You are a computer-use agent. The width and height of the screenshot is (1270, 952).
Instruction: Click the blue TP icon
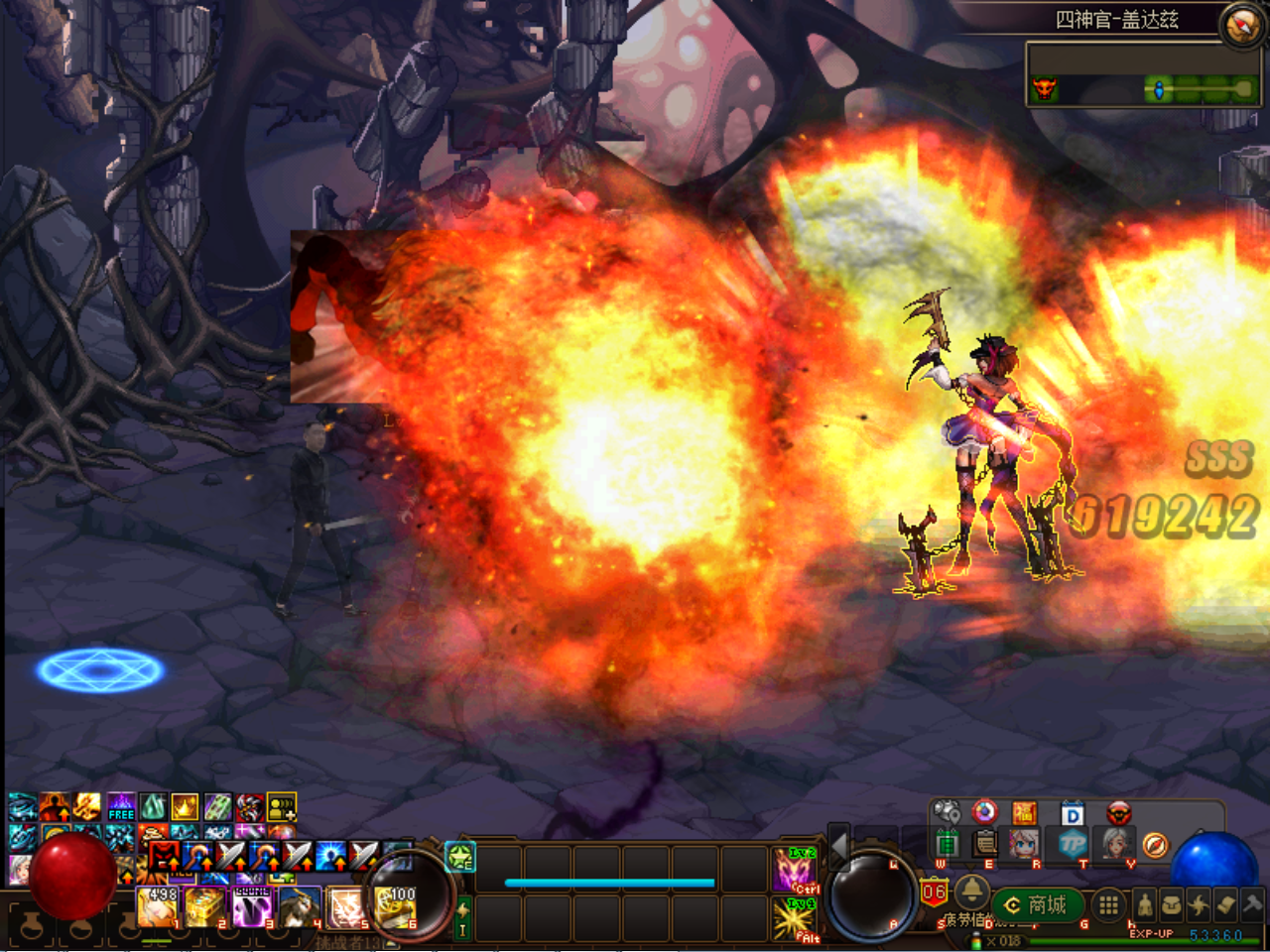1073,844
